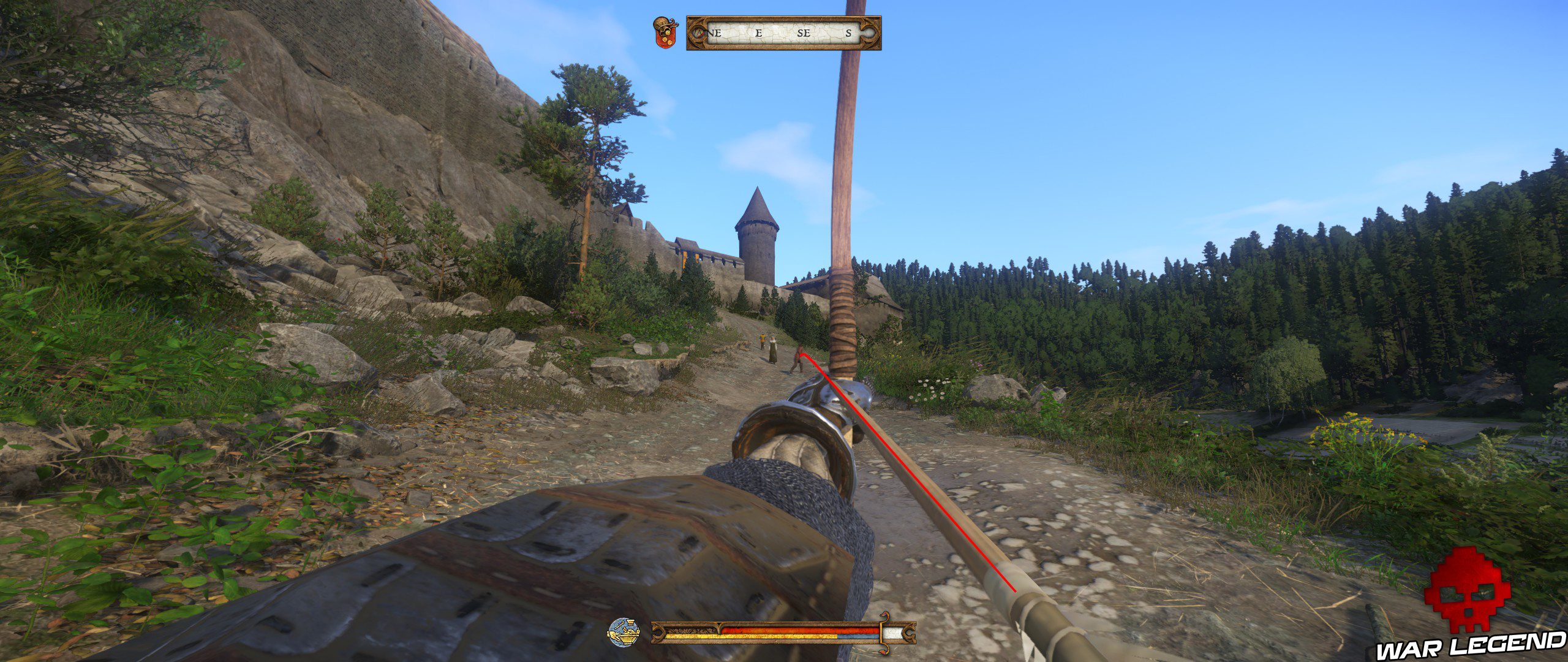Toggle the compass 'NE' direction marker

tap(714, 32)
